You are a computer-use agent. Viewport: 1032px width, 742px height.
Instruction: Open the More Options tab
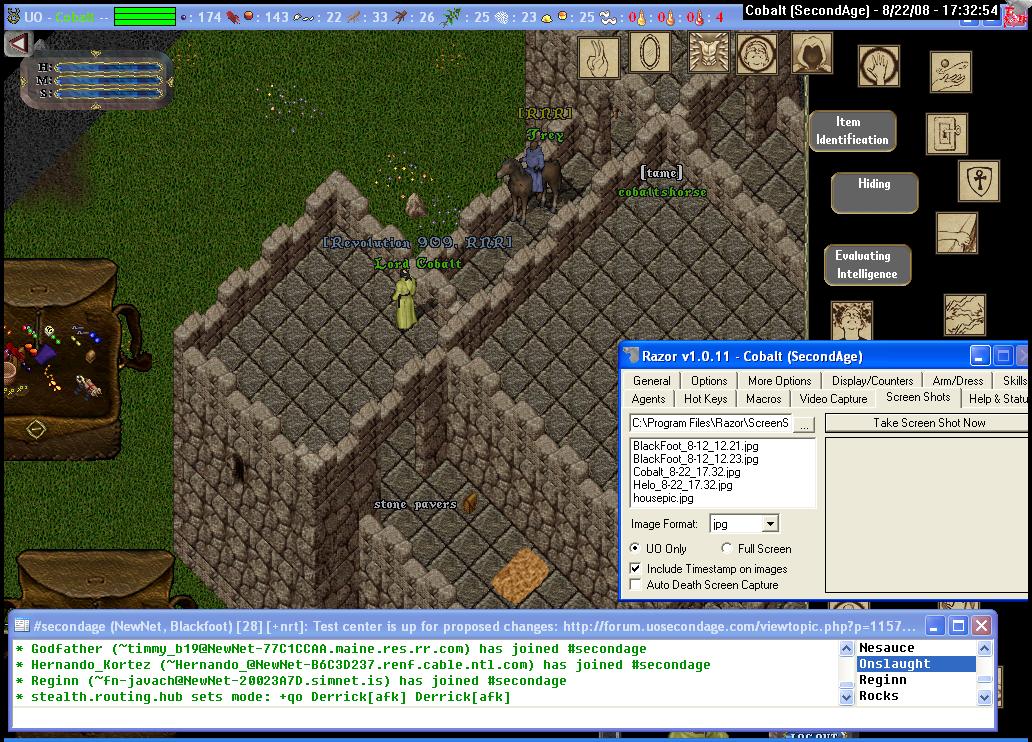[x=779, y=380]
